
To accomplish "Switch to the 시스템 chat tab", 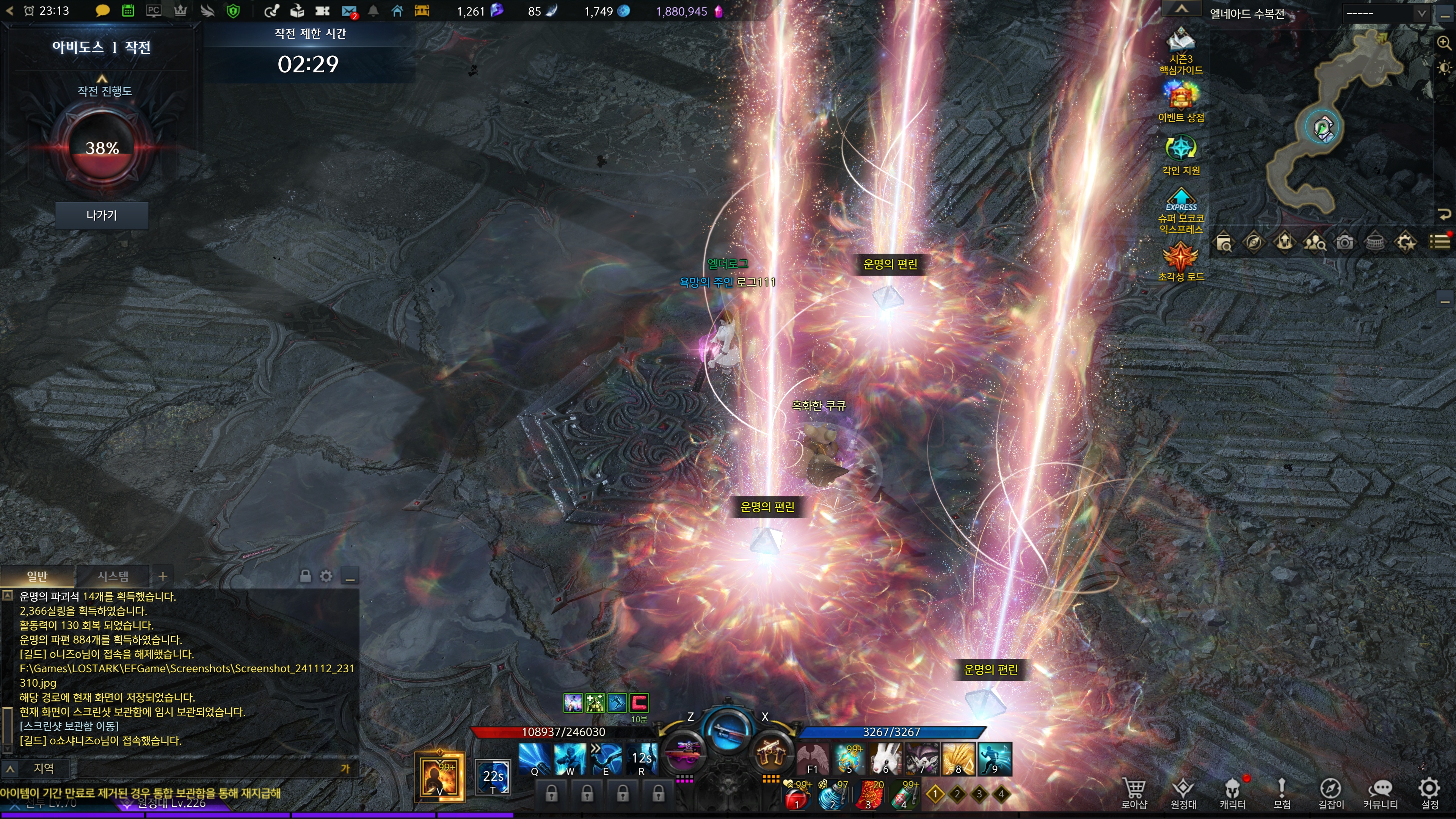I will click(x=113, y=576).
